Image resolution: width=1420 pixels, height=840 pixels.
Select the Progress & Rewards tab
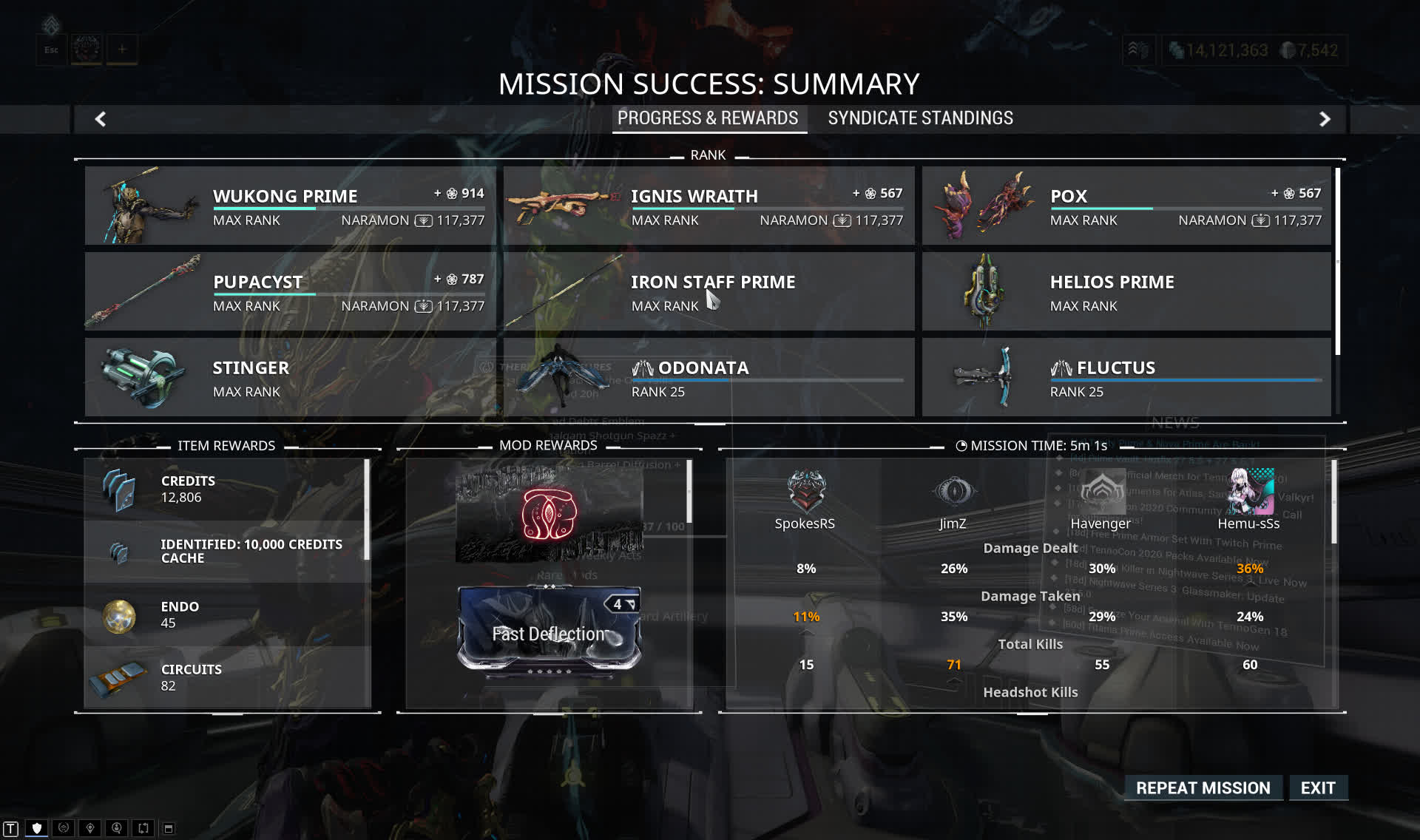[708, 118]
